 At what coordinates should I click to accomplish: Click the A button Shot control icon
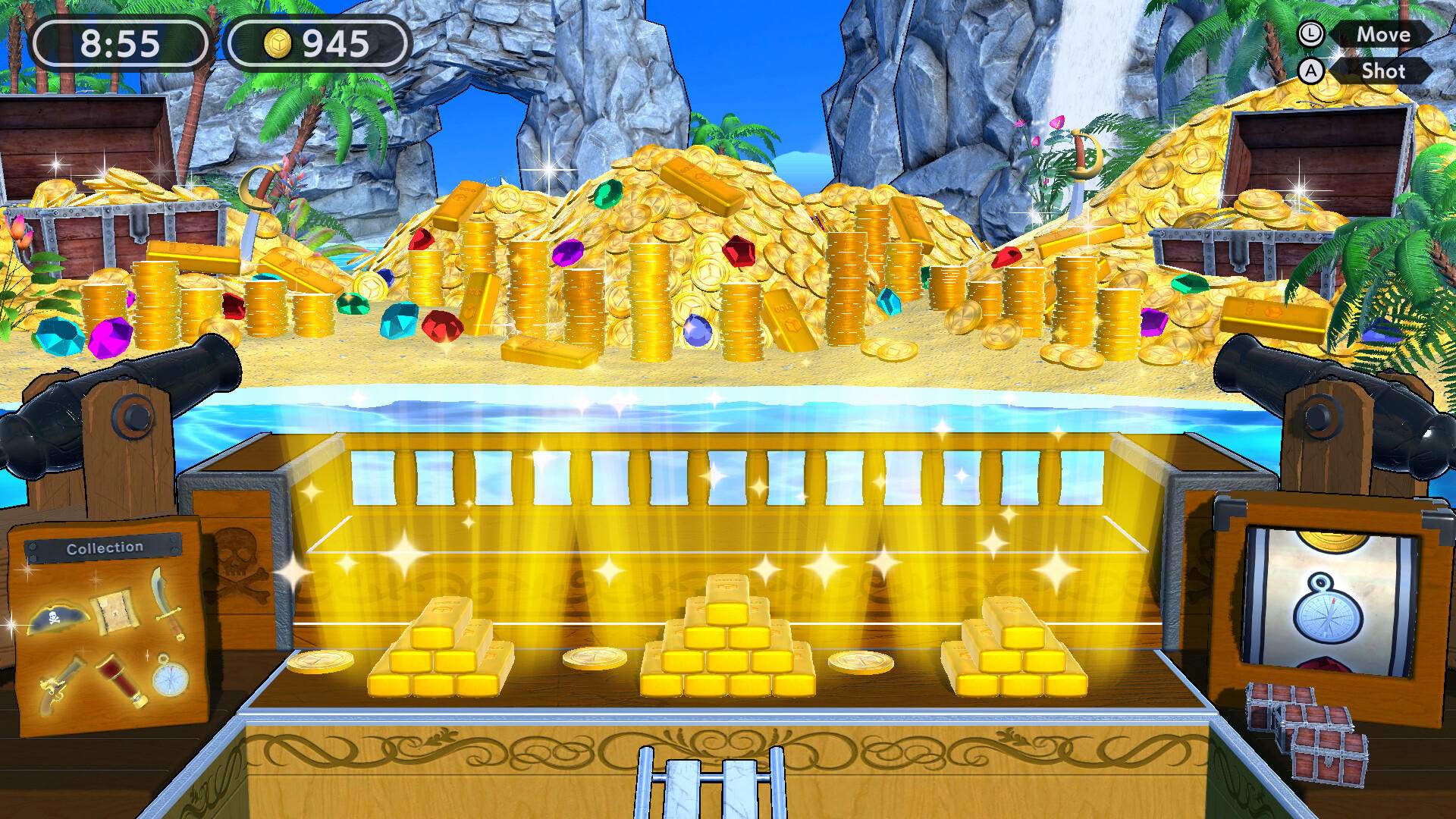tap(1310, 72)
